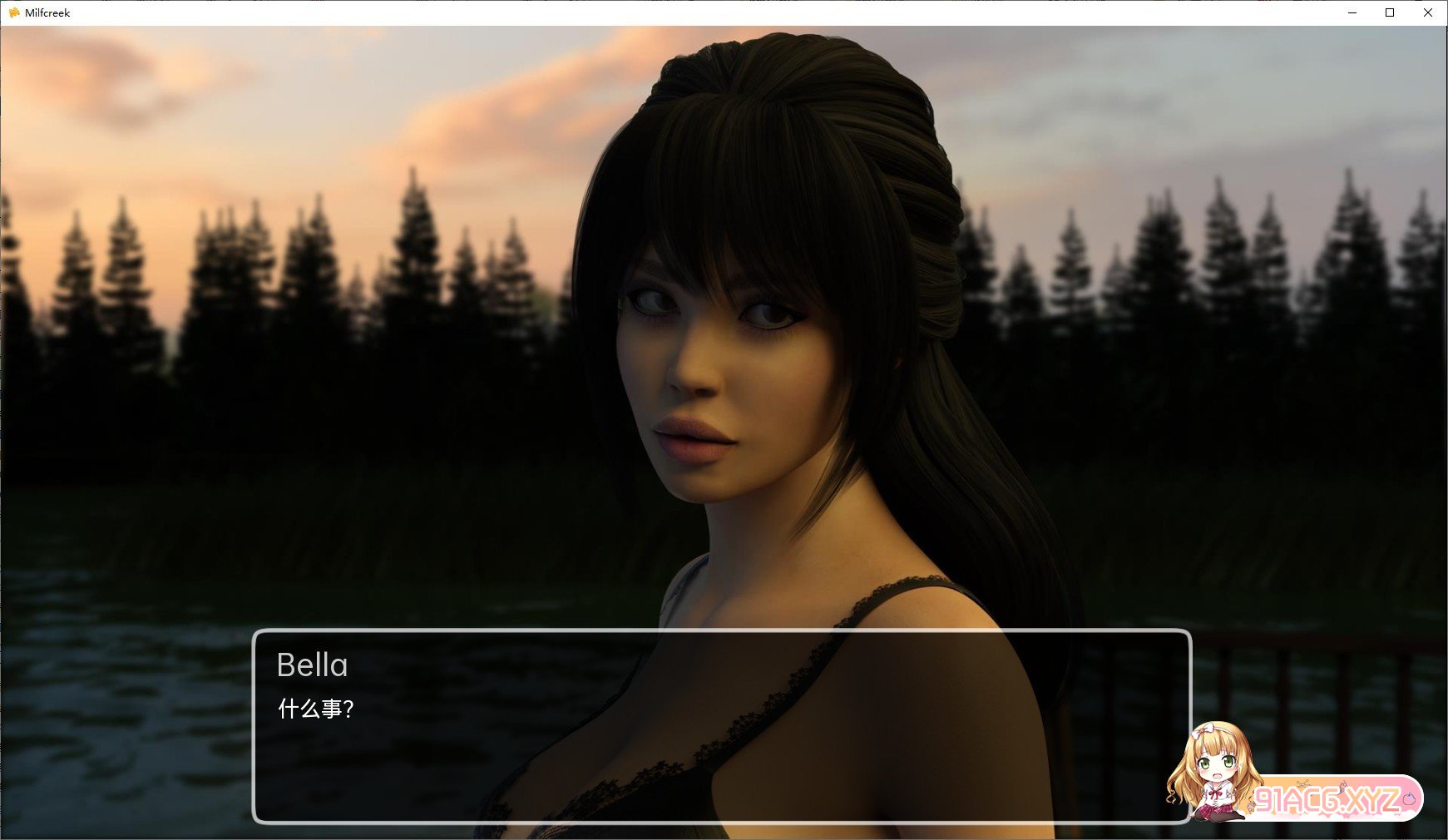Close the Milfcreek window
The image size is (1448, 840).
(x=1428, y=12)
